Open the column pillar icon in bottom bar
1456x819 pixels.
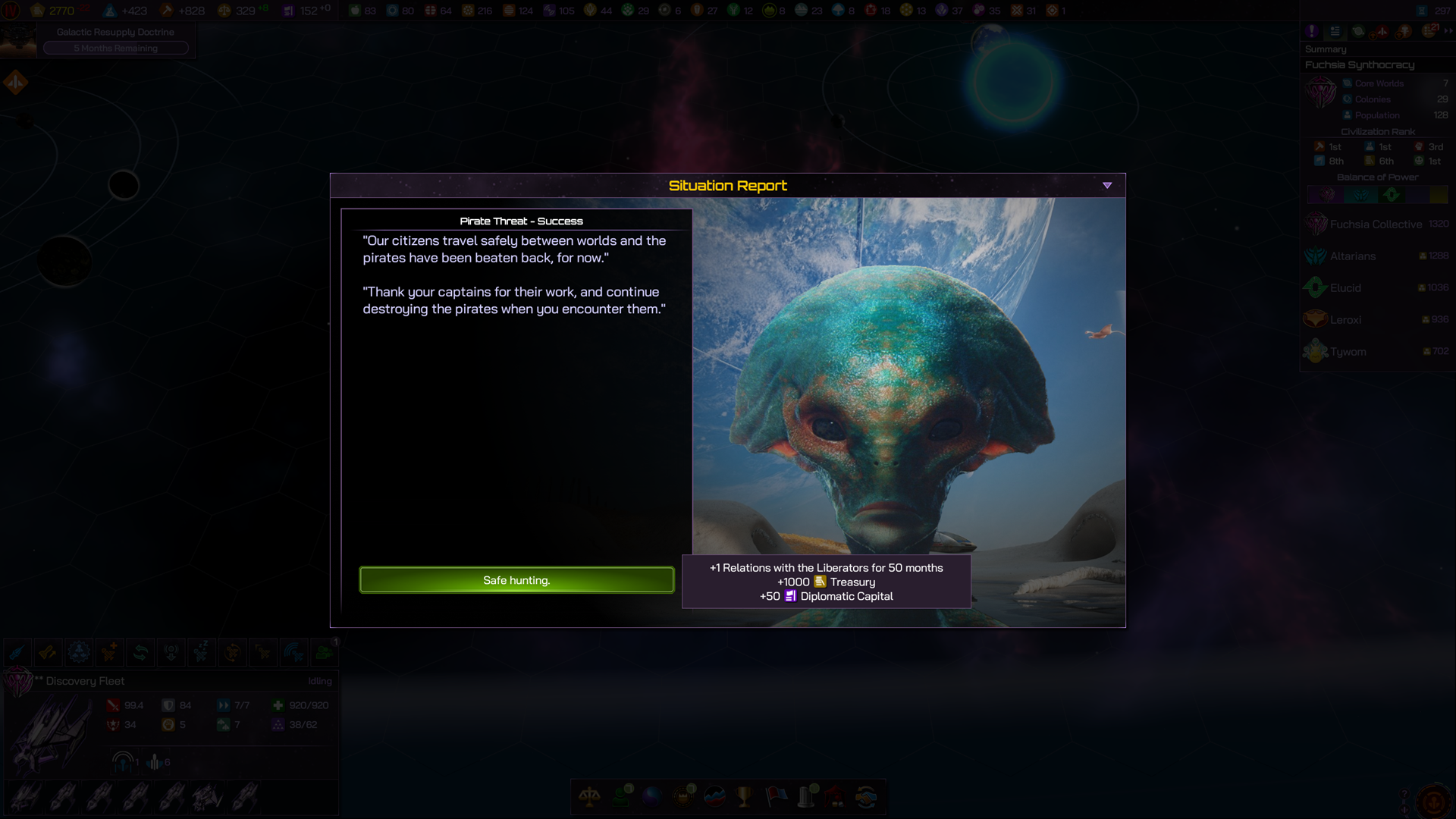[x=807, y=797]
